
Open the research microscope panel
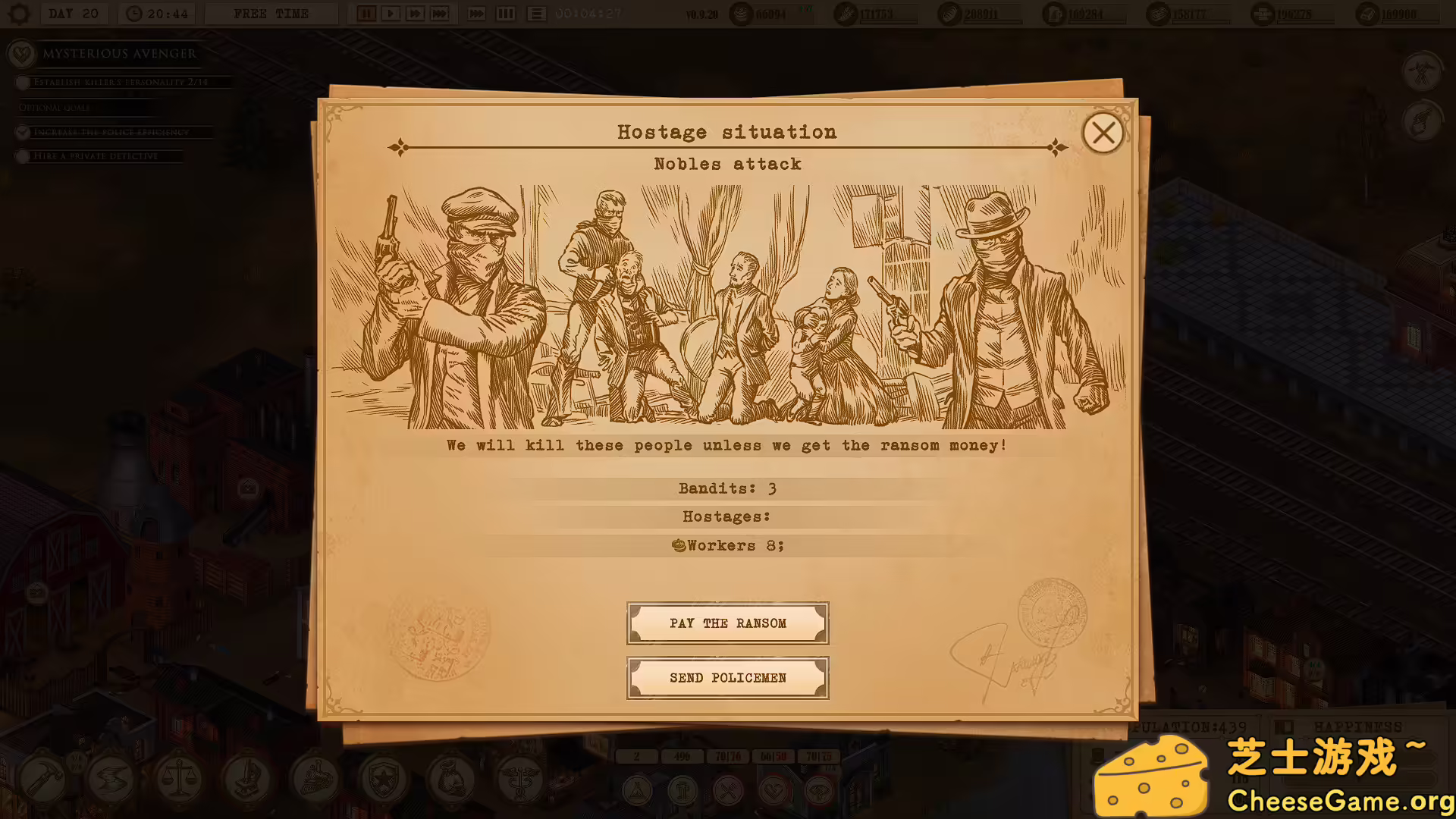pos(248,779)
